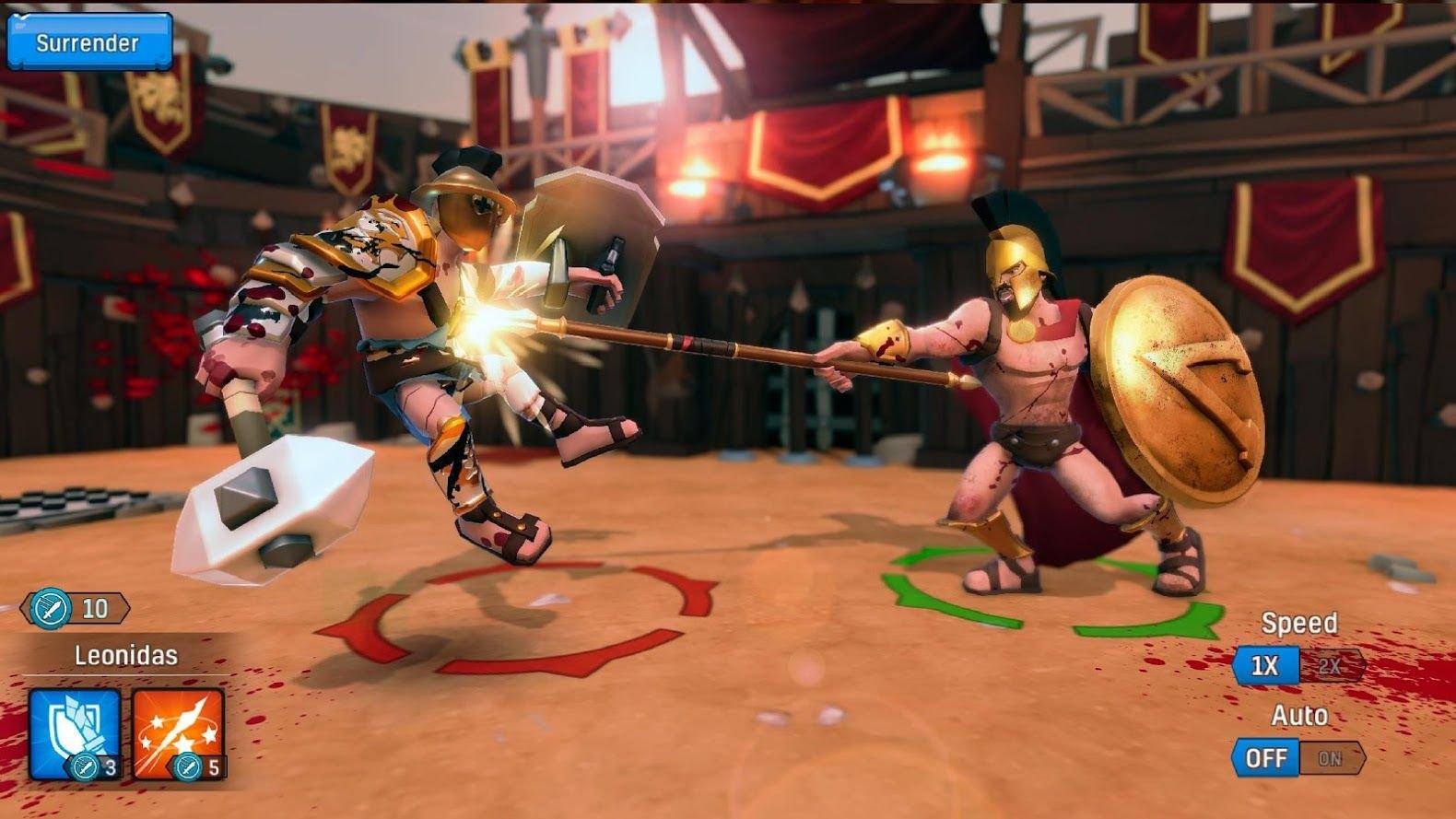Screen dimensions: 1456x819
Task: Activate the blue shield ability
Action: (x=76, y=733)
